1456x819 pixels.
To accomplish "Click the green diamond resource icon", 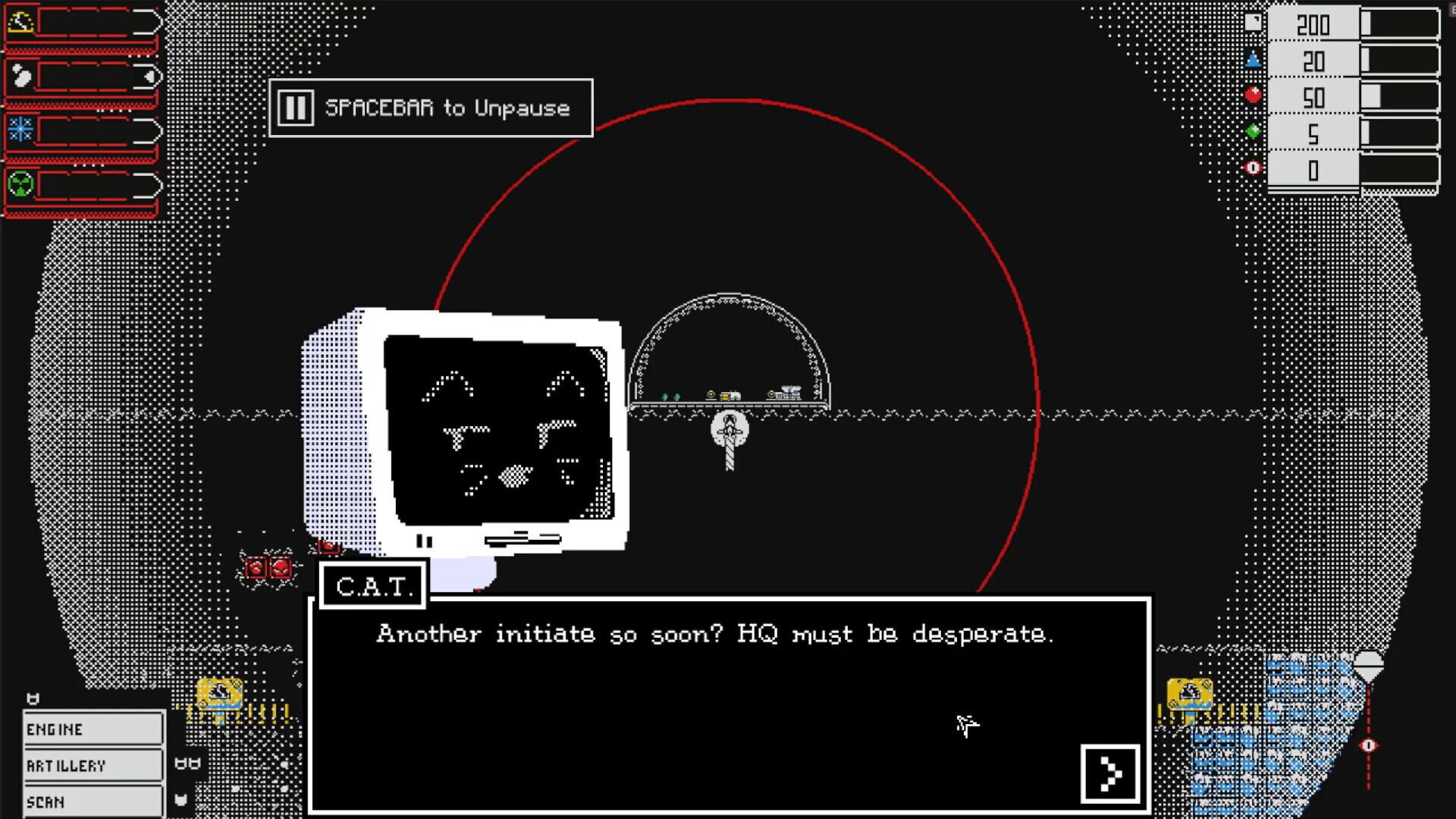I will (x=1254, y=130).
